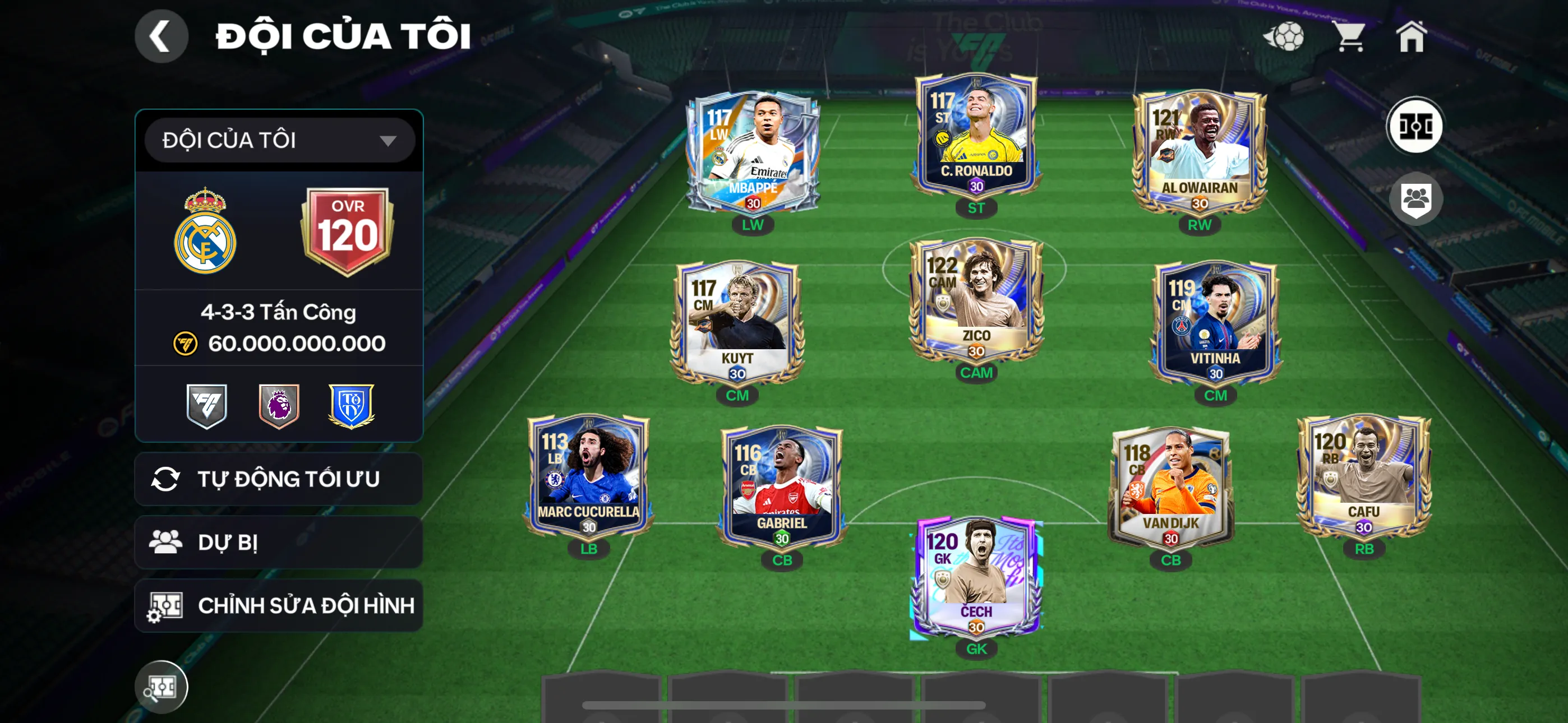
Task: Pick the Al Owairan RW card
Action: [1199, 152]
